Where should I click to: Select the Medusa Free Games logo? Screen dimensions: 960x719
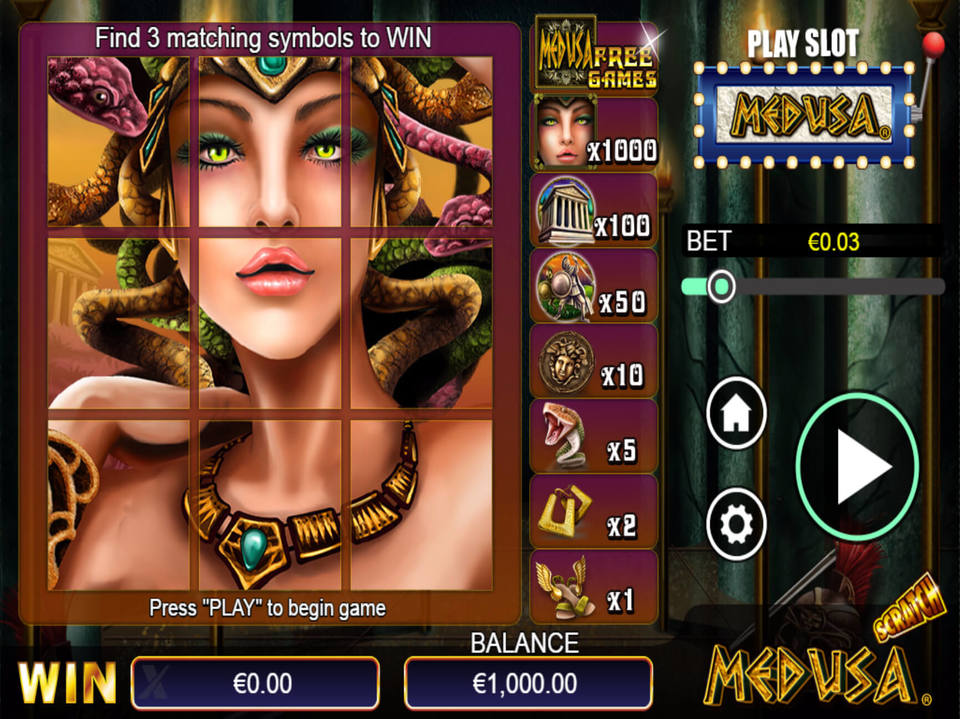pos(597,53)
